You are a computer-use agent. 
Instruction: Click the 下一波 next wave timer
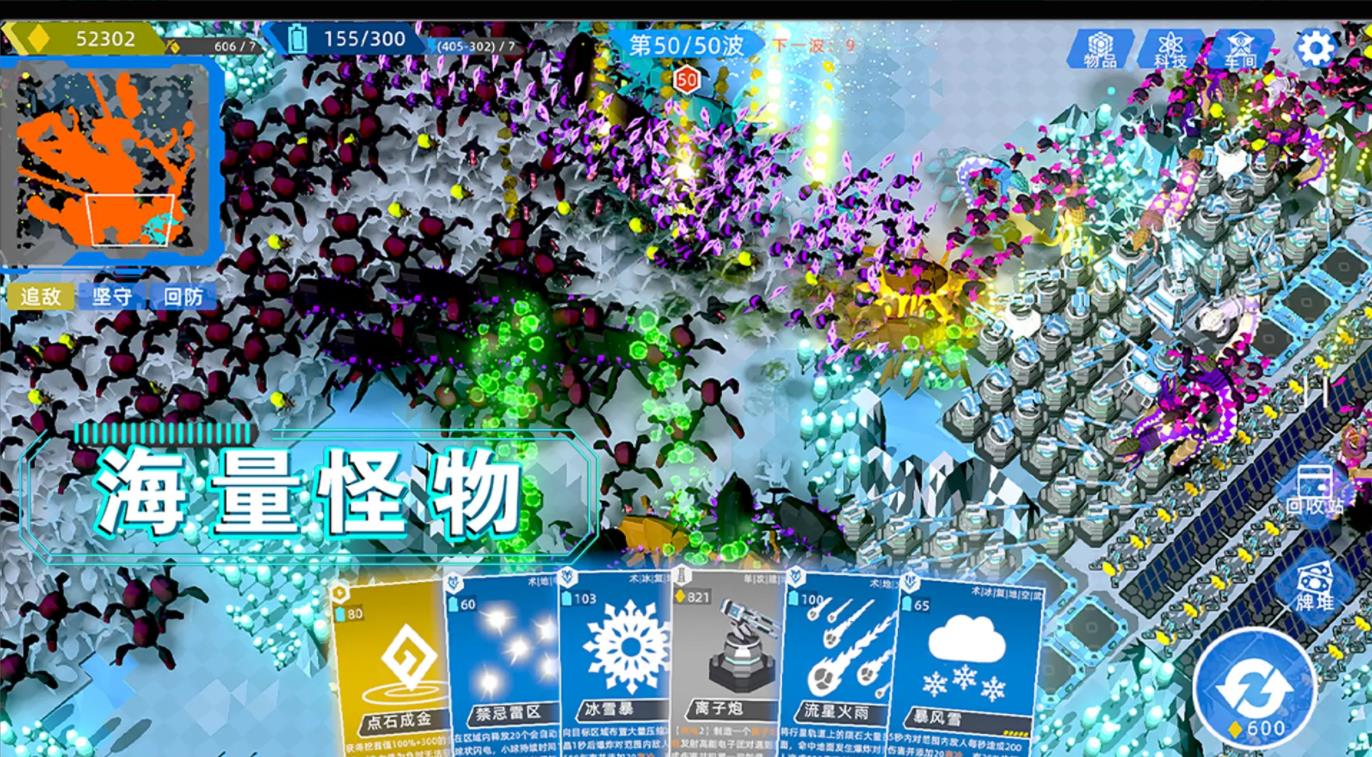coord(811,46)
